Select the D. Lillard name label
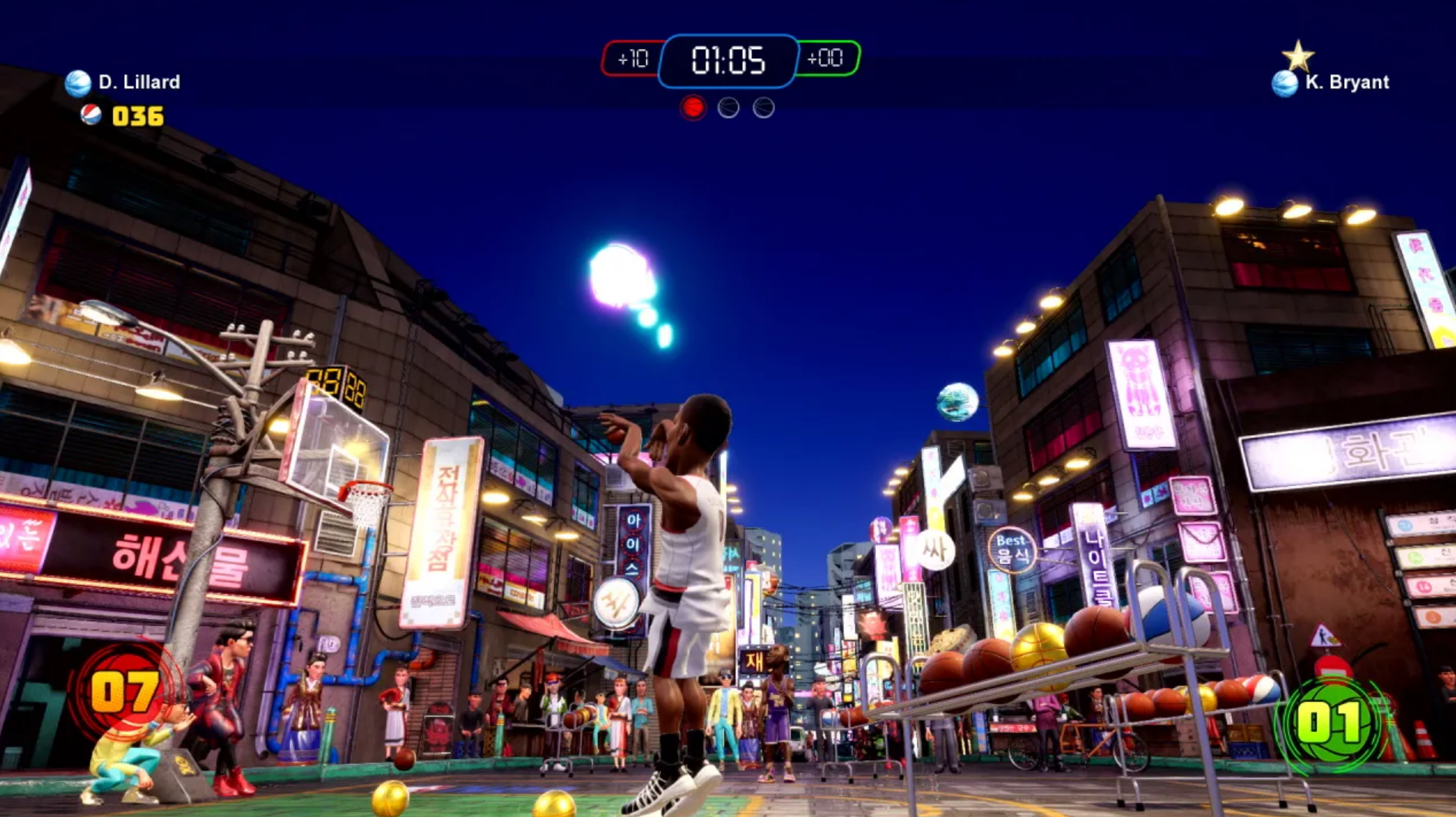This screenshot has width=1456, height=817. [139, 82]
